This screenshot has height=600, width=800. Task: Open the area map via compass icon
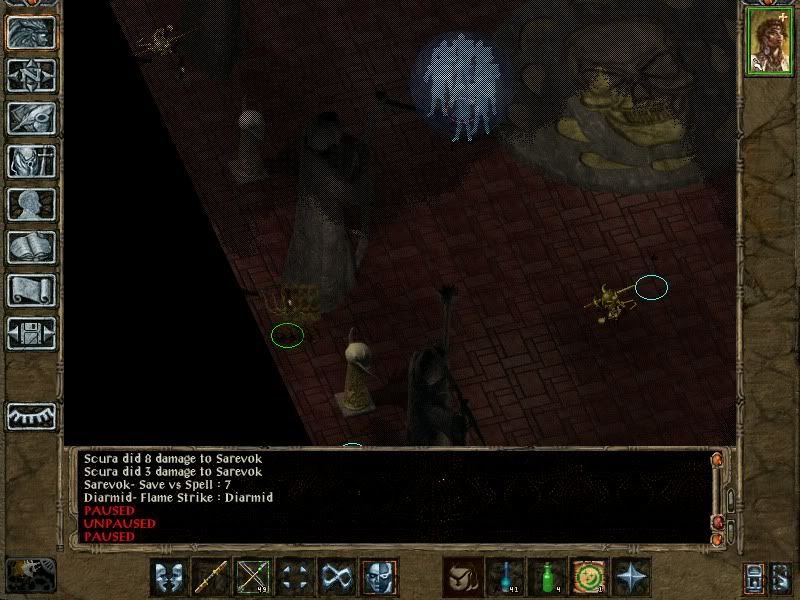point(30,75)
